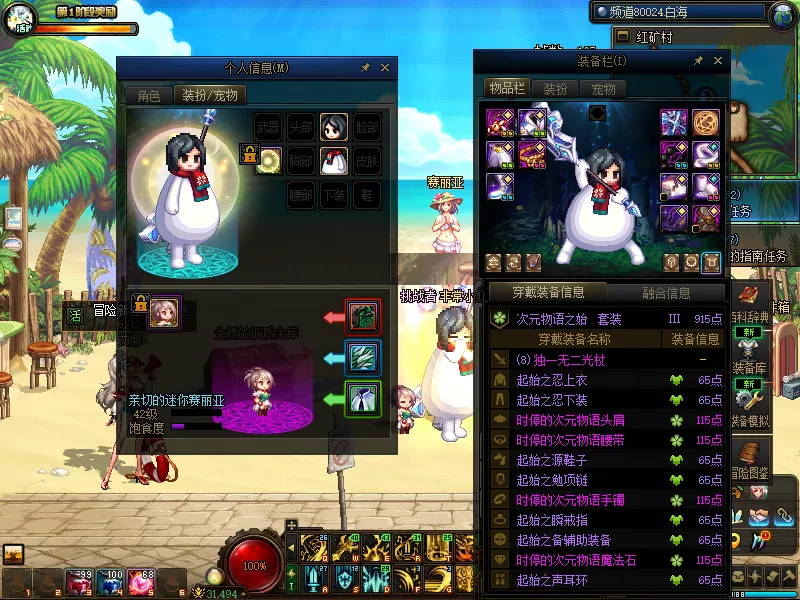Click the black hair avatar costume slot

(334, 127)
